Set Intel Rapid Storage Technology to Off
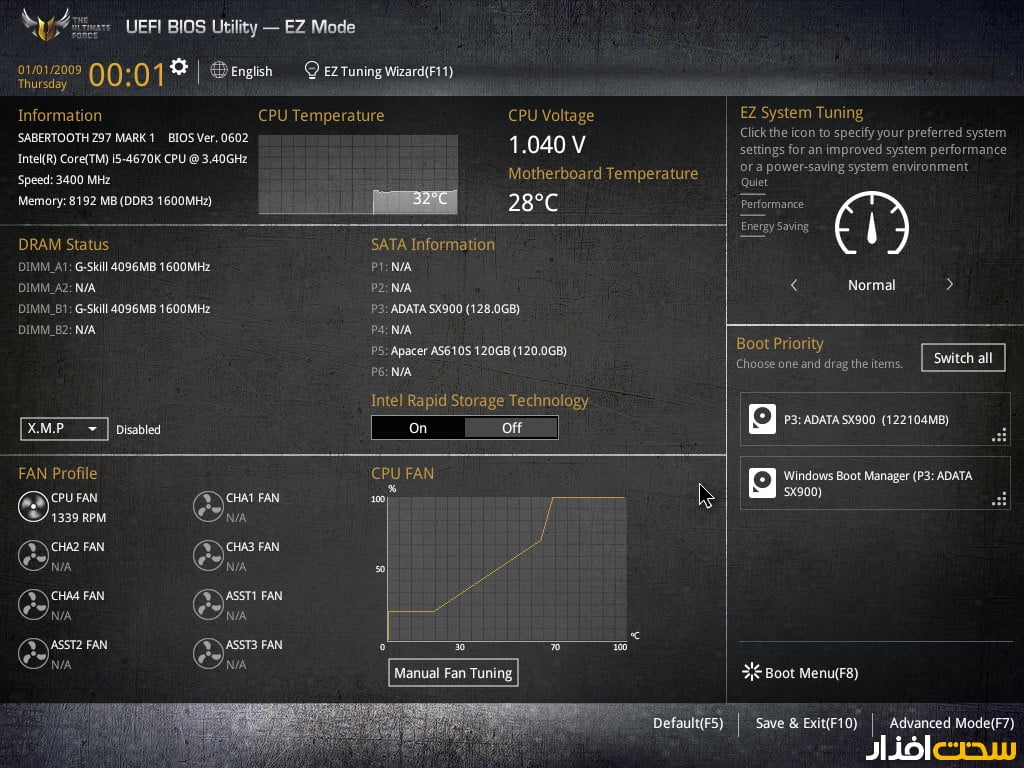The height and width of the screenshot is (768, 1024). point(511,428)
